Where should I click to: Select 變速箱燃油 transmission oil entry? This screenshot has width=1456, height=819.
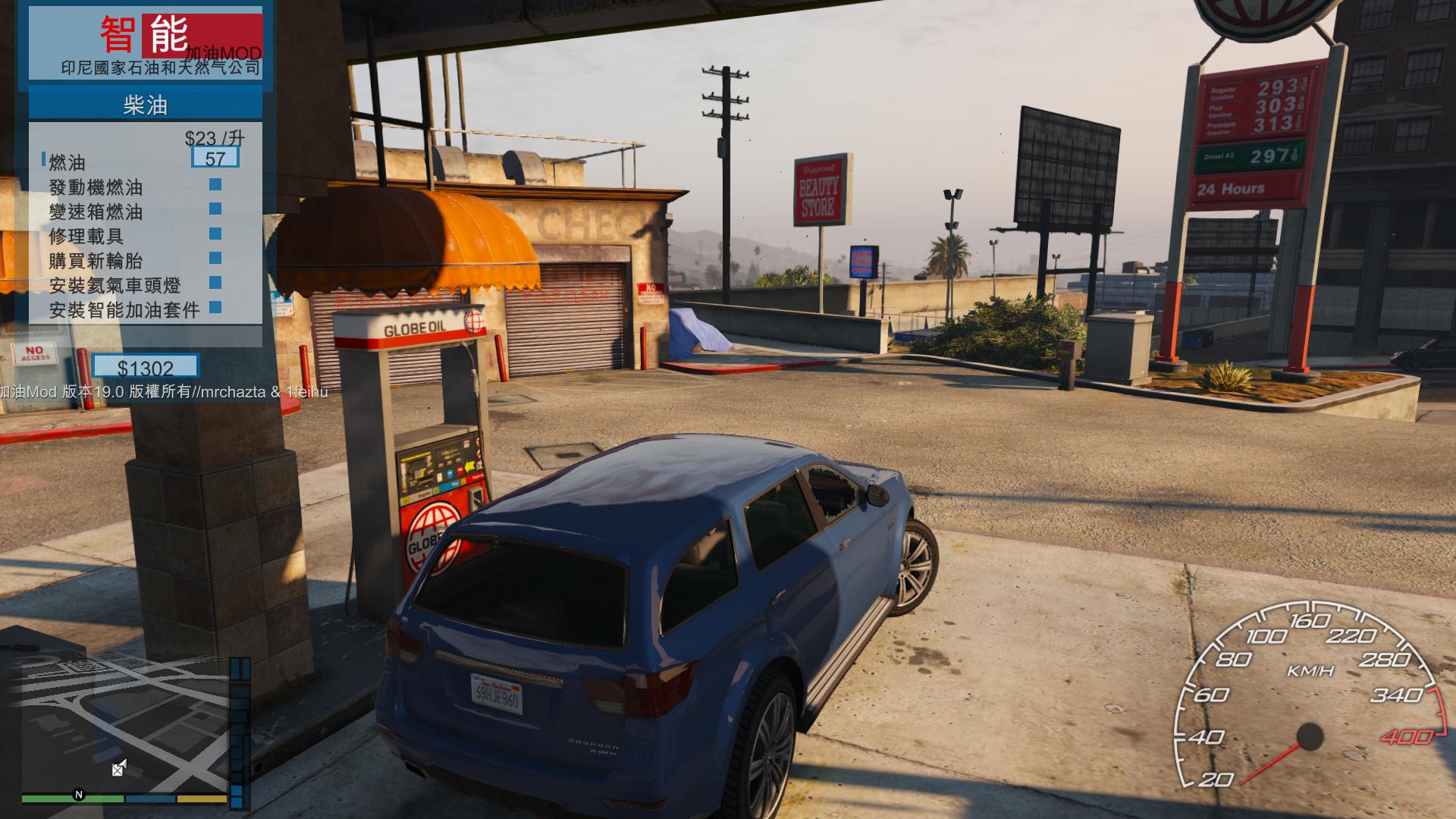[96, 212]
